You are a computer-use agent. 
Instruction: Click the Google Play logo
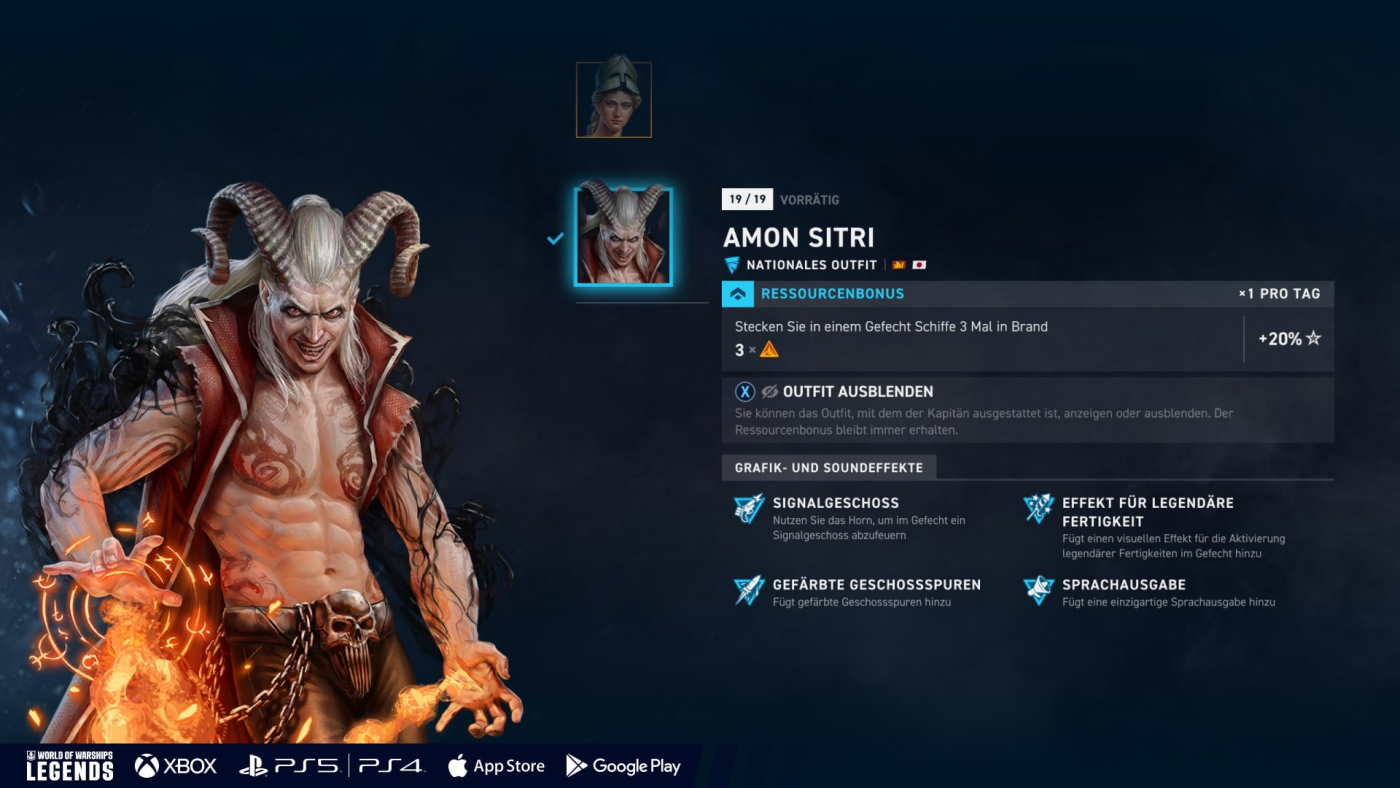point(623,766)
